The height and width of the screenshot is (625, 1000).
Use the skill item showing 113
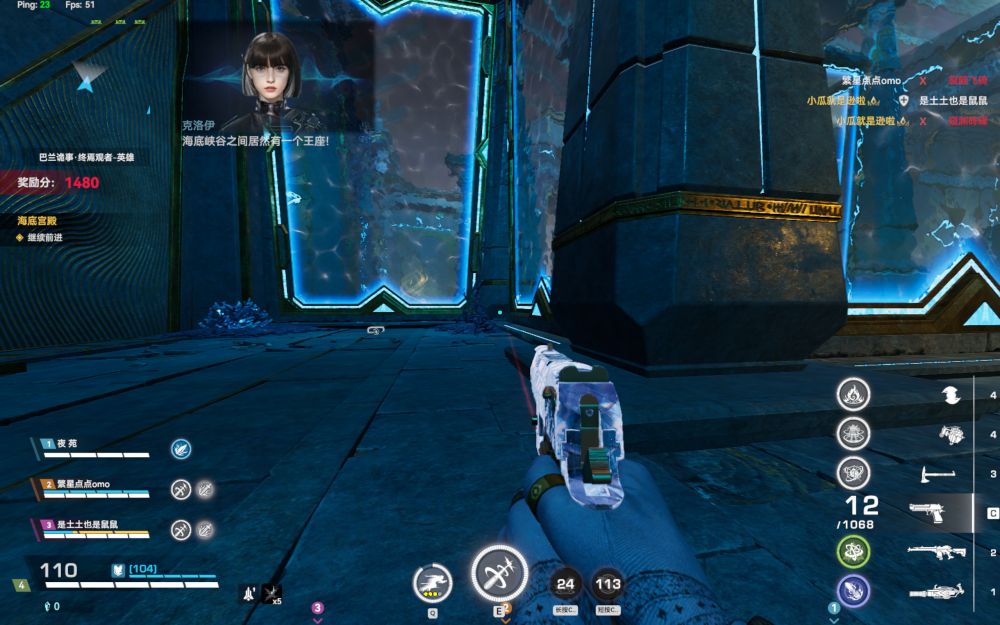click(607, 584)
